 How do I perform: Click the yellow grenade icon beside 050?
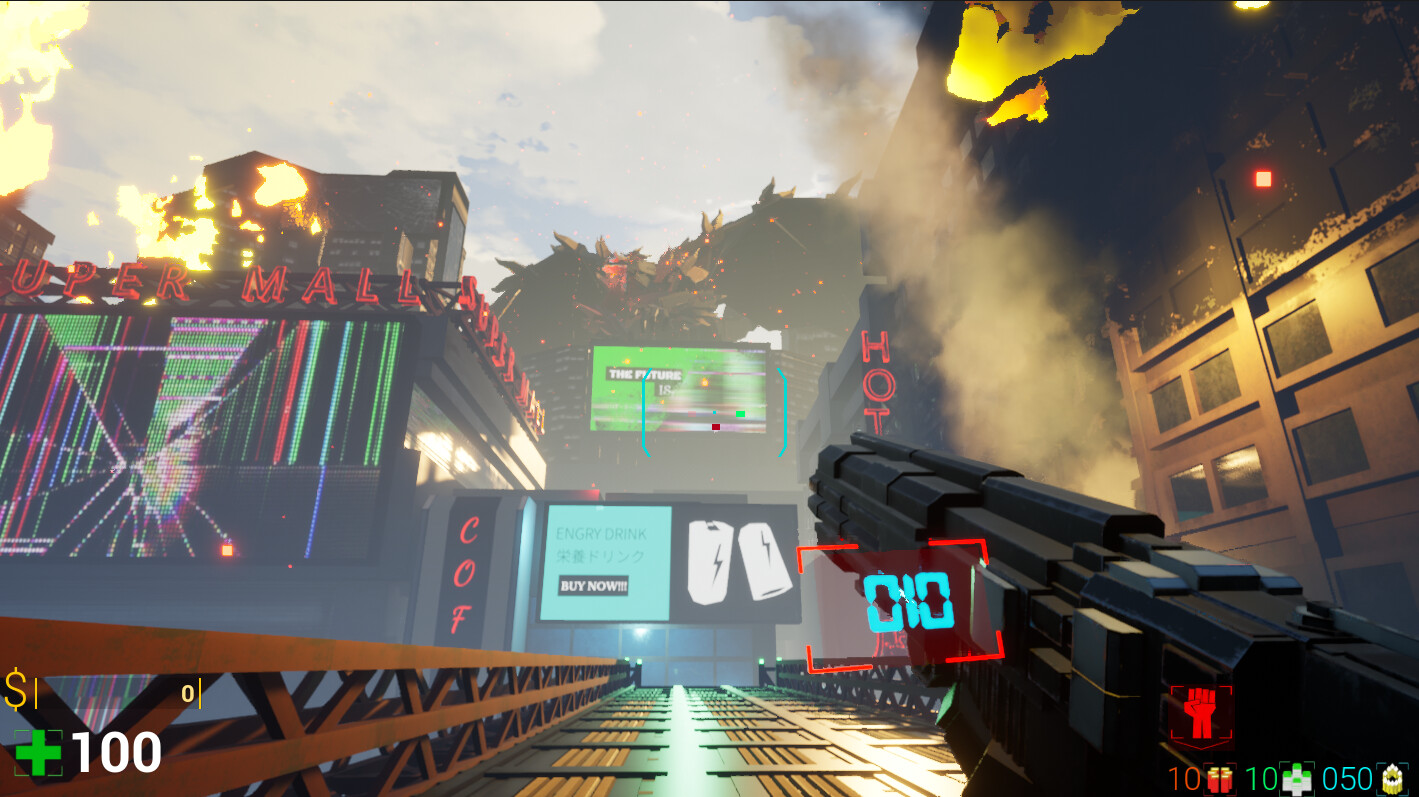point(1393,778)
